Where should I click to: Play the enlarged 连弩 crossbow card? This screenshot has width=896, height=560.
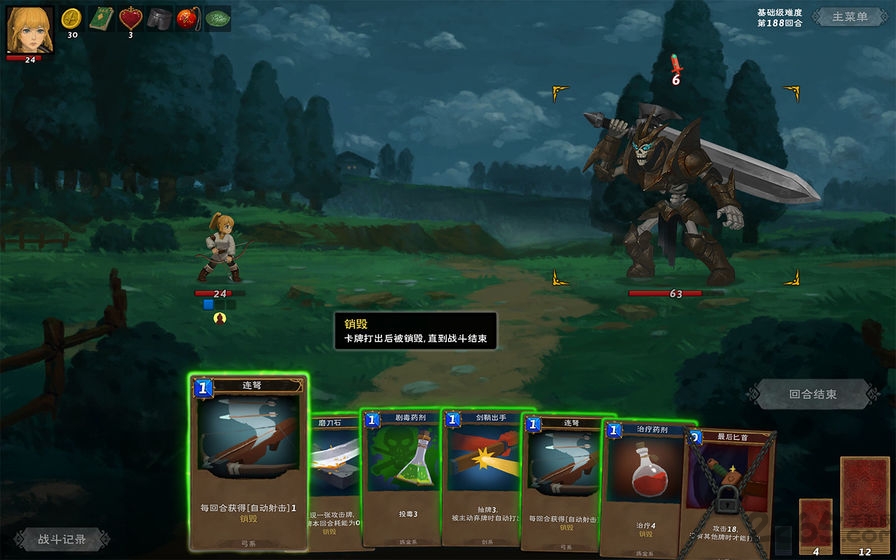[x=247, y=460]
